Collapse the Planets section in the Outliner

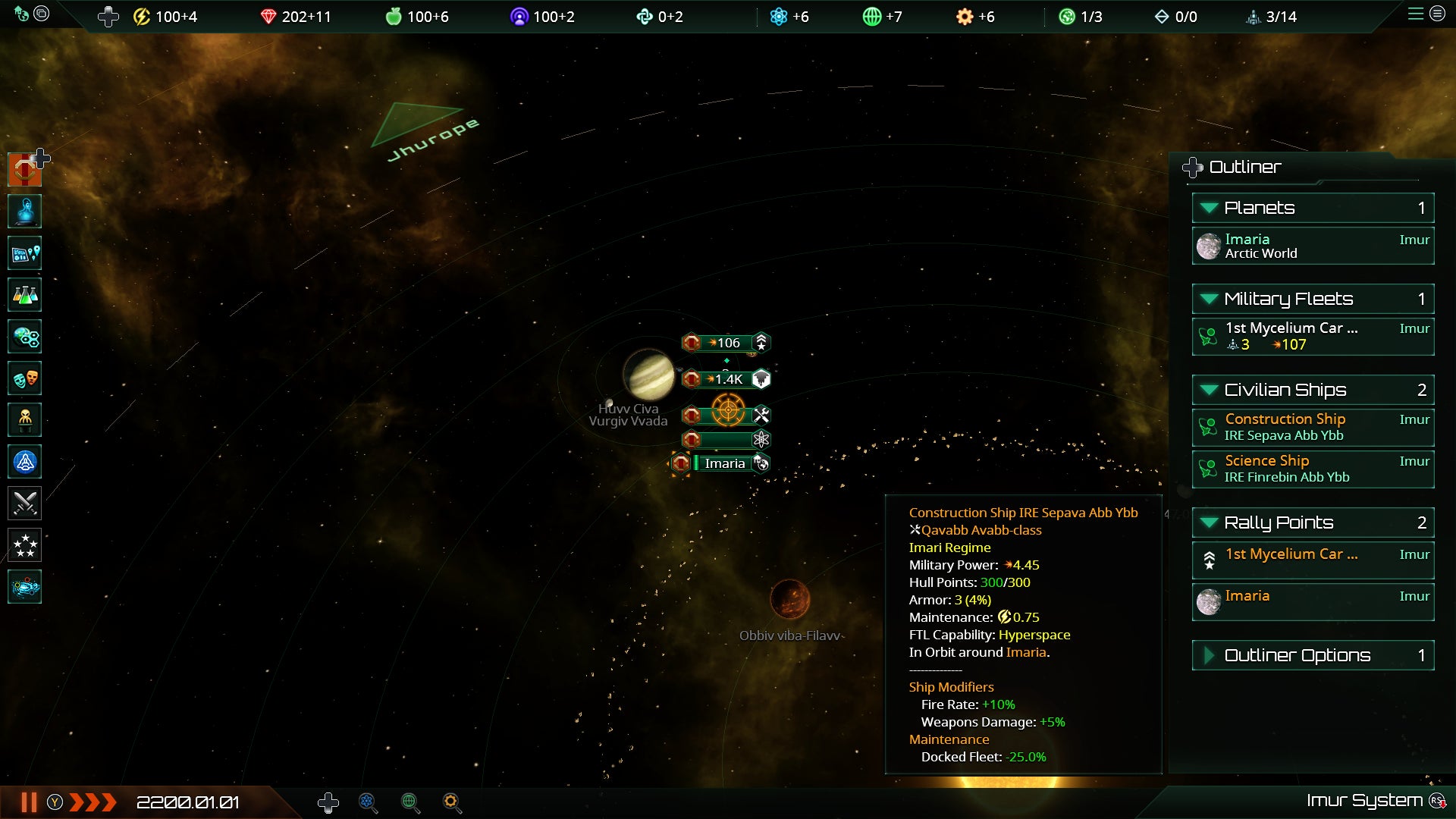click(x=1209, y=208)
